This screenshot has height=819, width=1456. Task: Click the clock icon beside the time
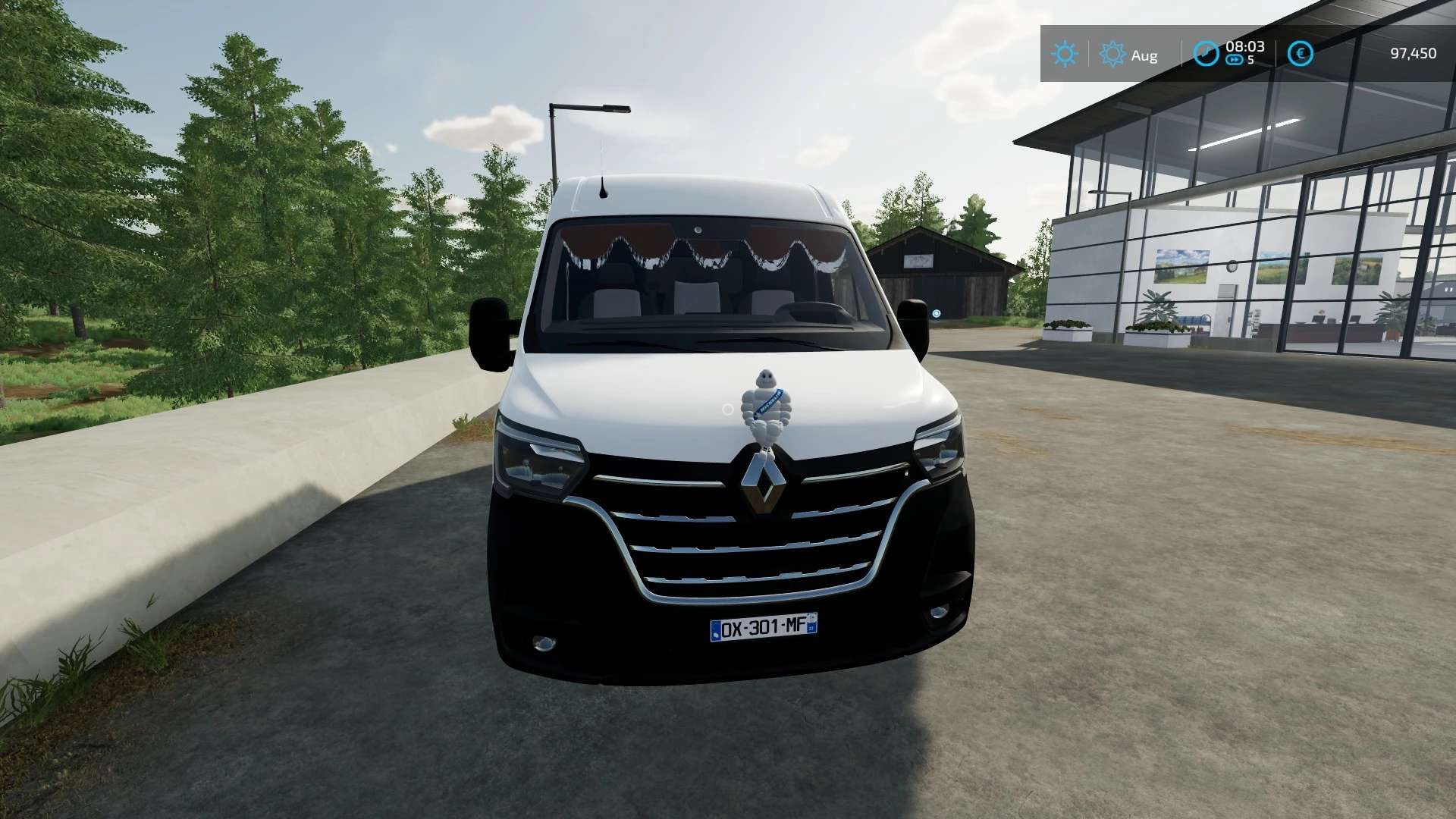(x=1206, y=54)
